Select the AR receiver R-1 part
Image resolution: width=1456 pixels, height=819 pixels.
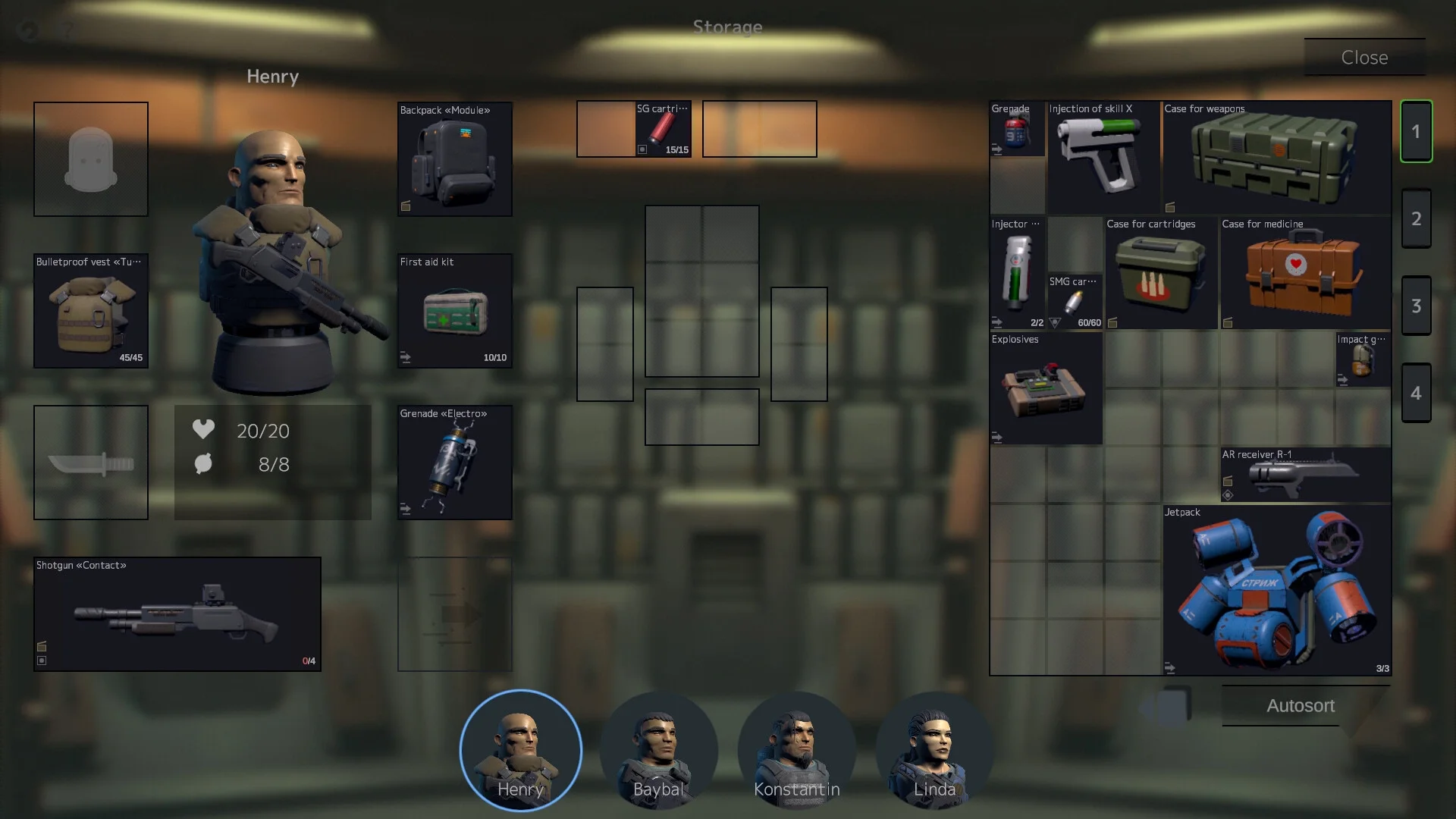(x=1304, y=475)
